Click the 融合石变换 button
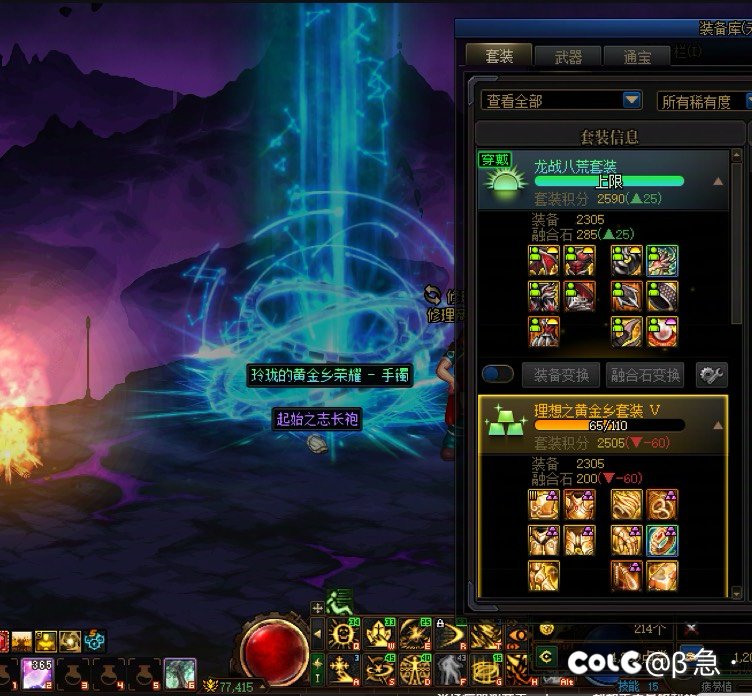 646,375
